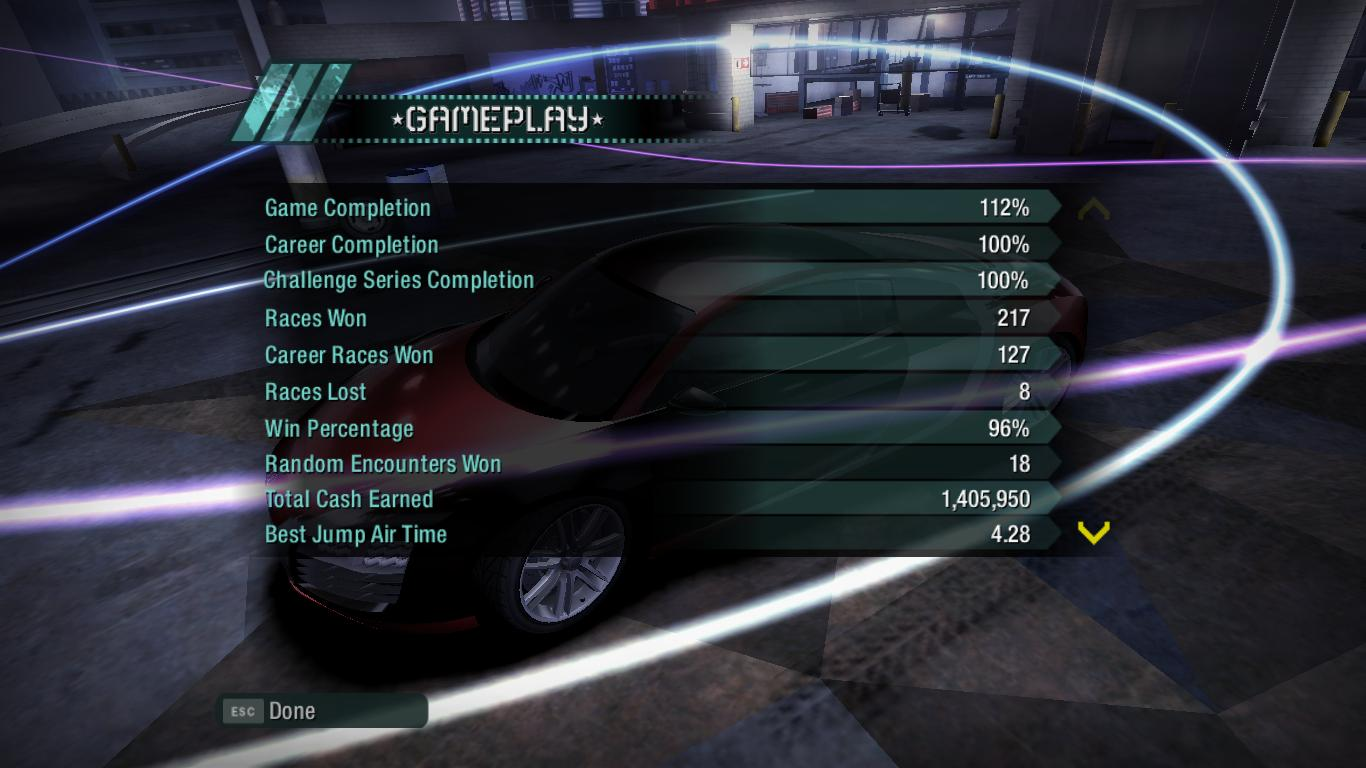Click the up arrow beside Game Completion
Viewport: 1366px width, 768px height.
[1094, 209]
